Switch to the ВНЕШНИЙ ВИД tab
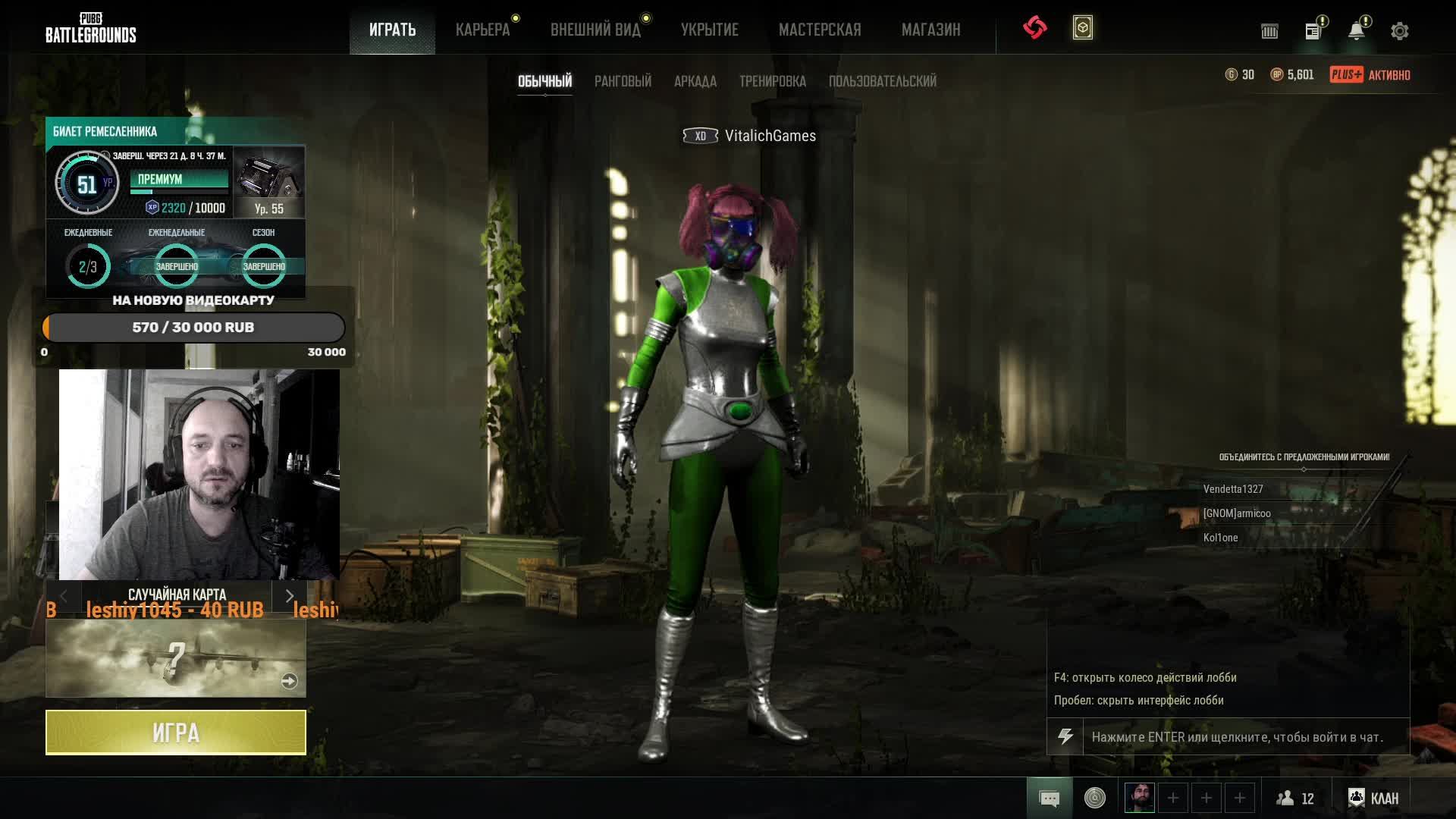 click(x=595, y=30)
